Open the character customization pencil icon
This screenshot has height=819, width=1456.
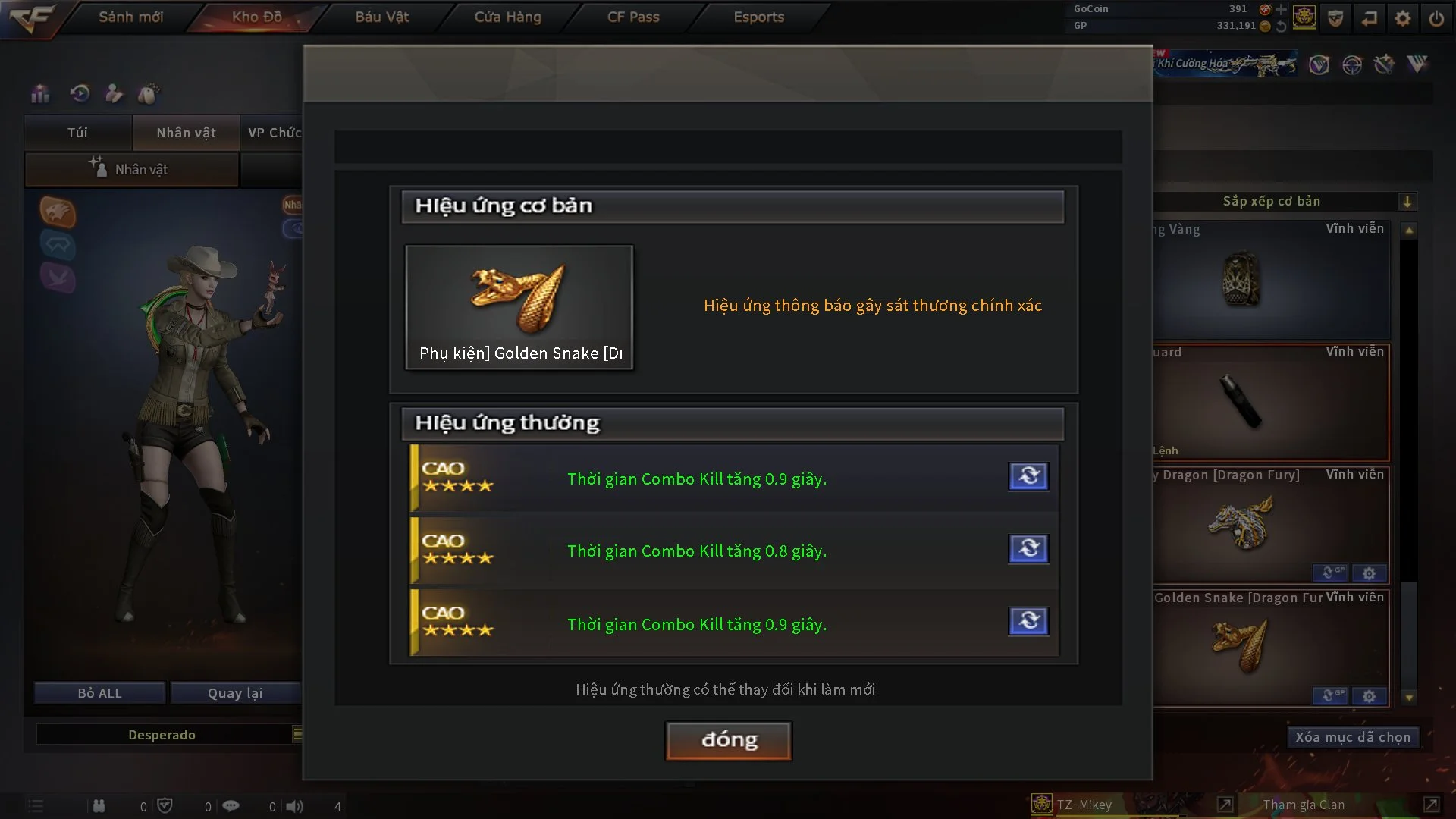click(x=114, y=93)
